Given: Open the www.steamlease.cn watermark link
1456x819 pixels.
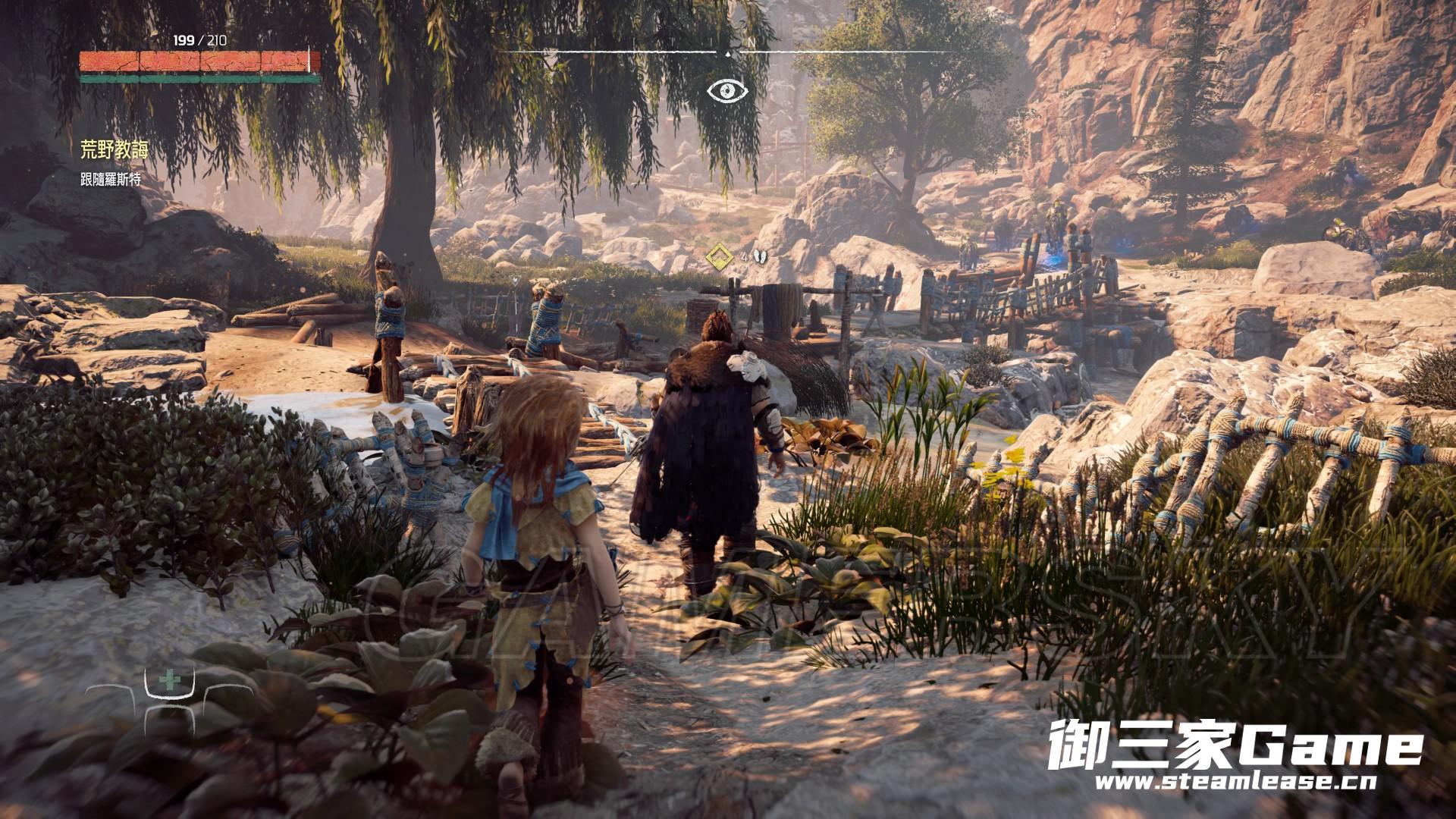Looking at the screenshot, I should click(x=1235, y=781).
